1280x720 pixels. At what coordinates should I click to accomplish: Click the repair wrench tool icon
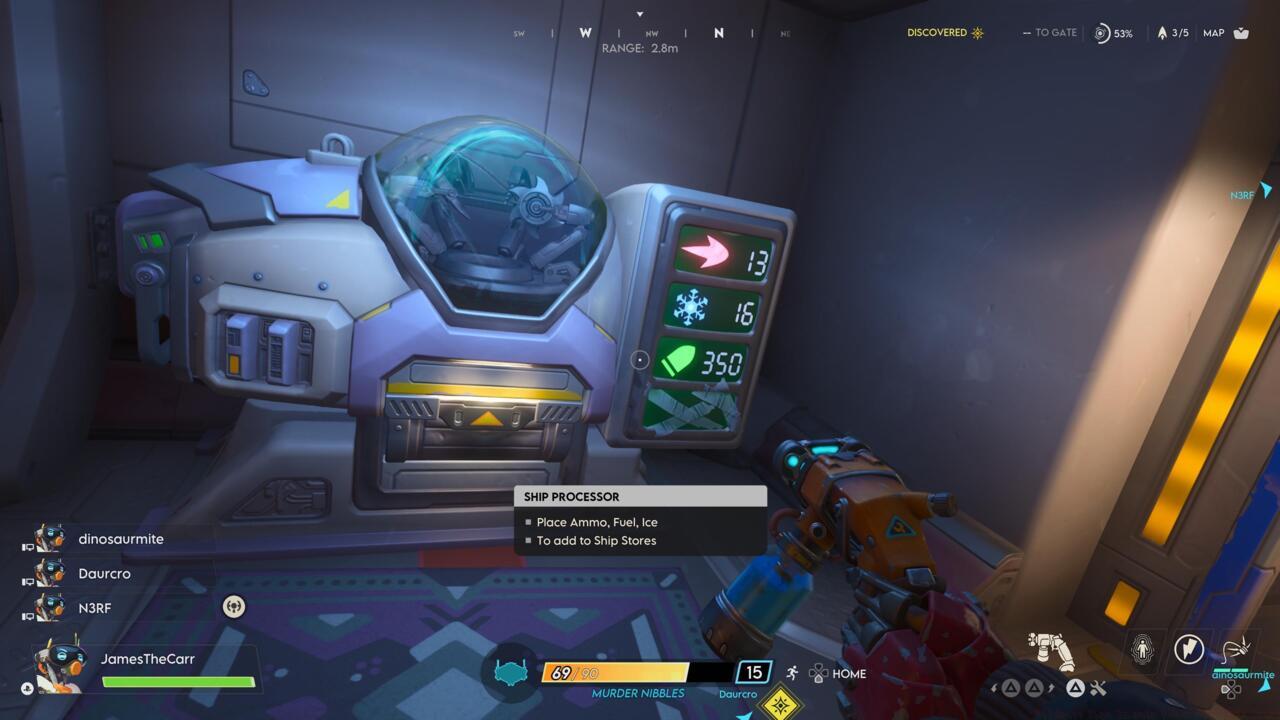1097,688
